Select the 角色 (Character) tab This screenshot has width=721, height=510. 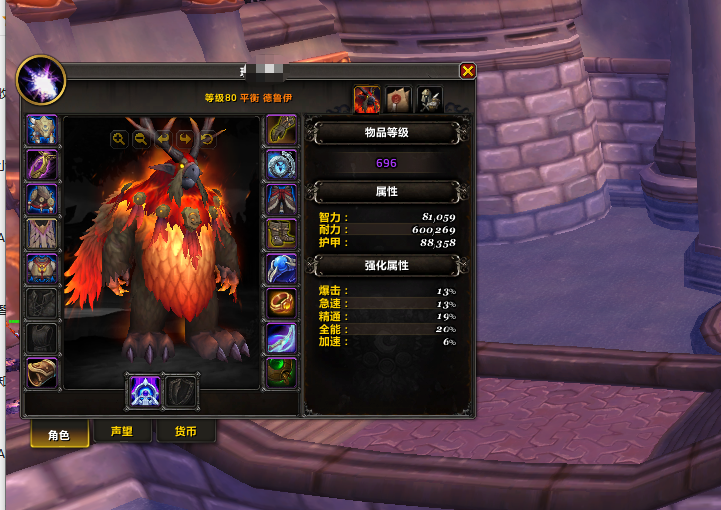click(58, 434)
